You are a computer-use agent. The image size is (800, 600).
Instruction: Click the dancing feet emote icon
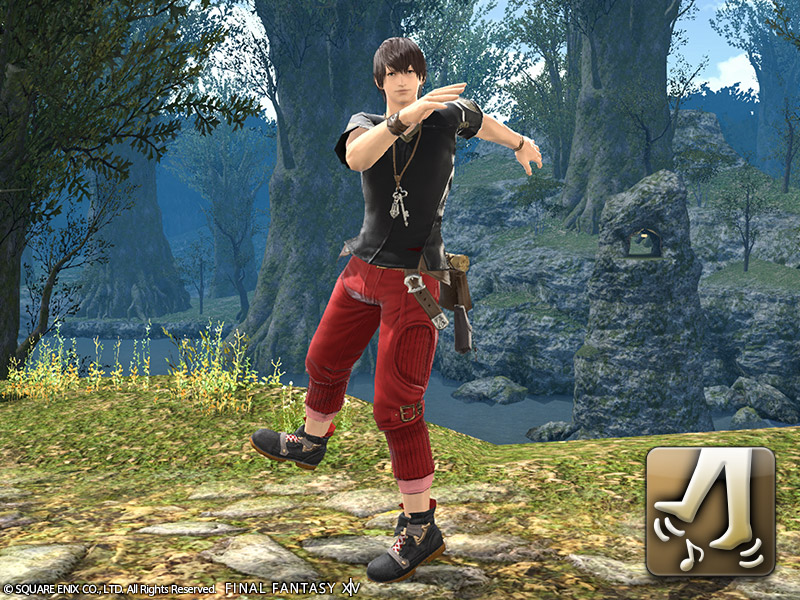(x=710, y=511)
